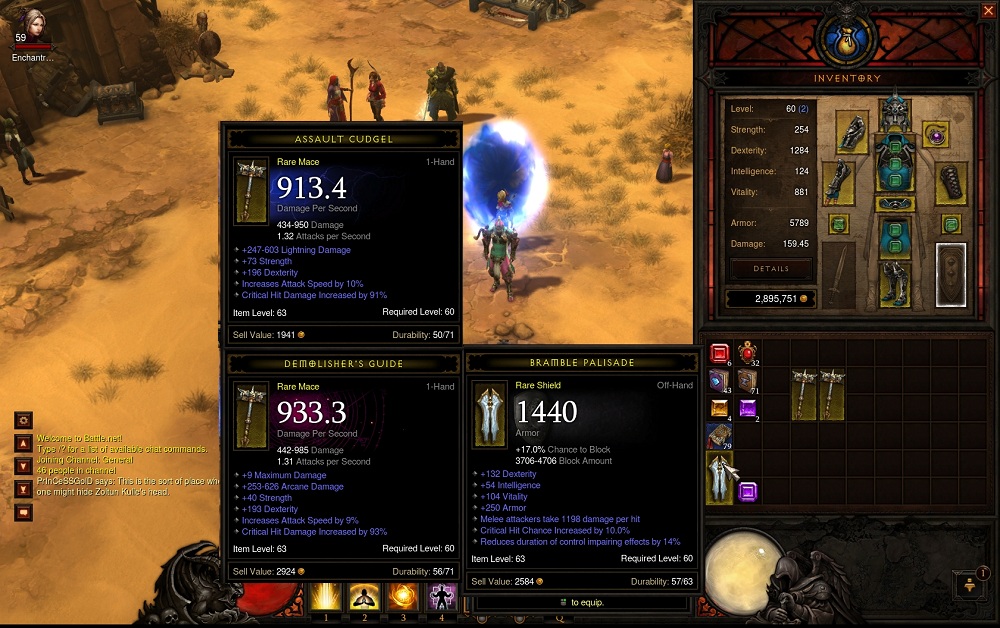This screenshot has width=1000, height=628.
Task: Click the equipped boots slot
Action: 894,283
